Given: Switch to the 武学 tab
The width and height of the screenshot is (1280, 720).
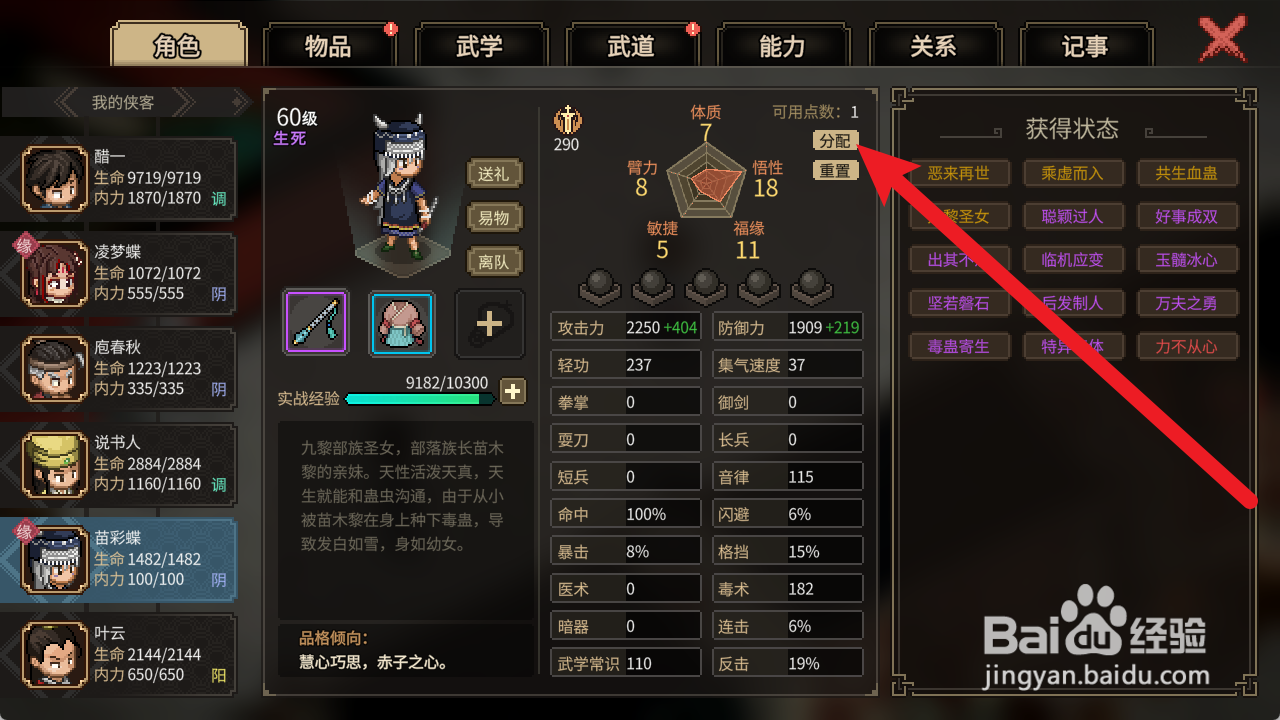Looking at the screenshot, I should tap(481, 45).
